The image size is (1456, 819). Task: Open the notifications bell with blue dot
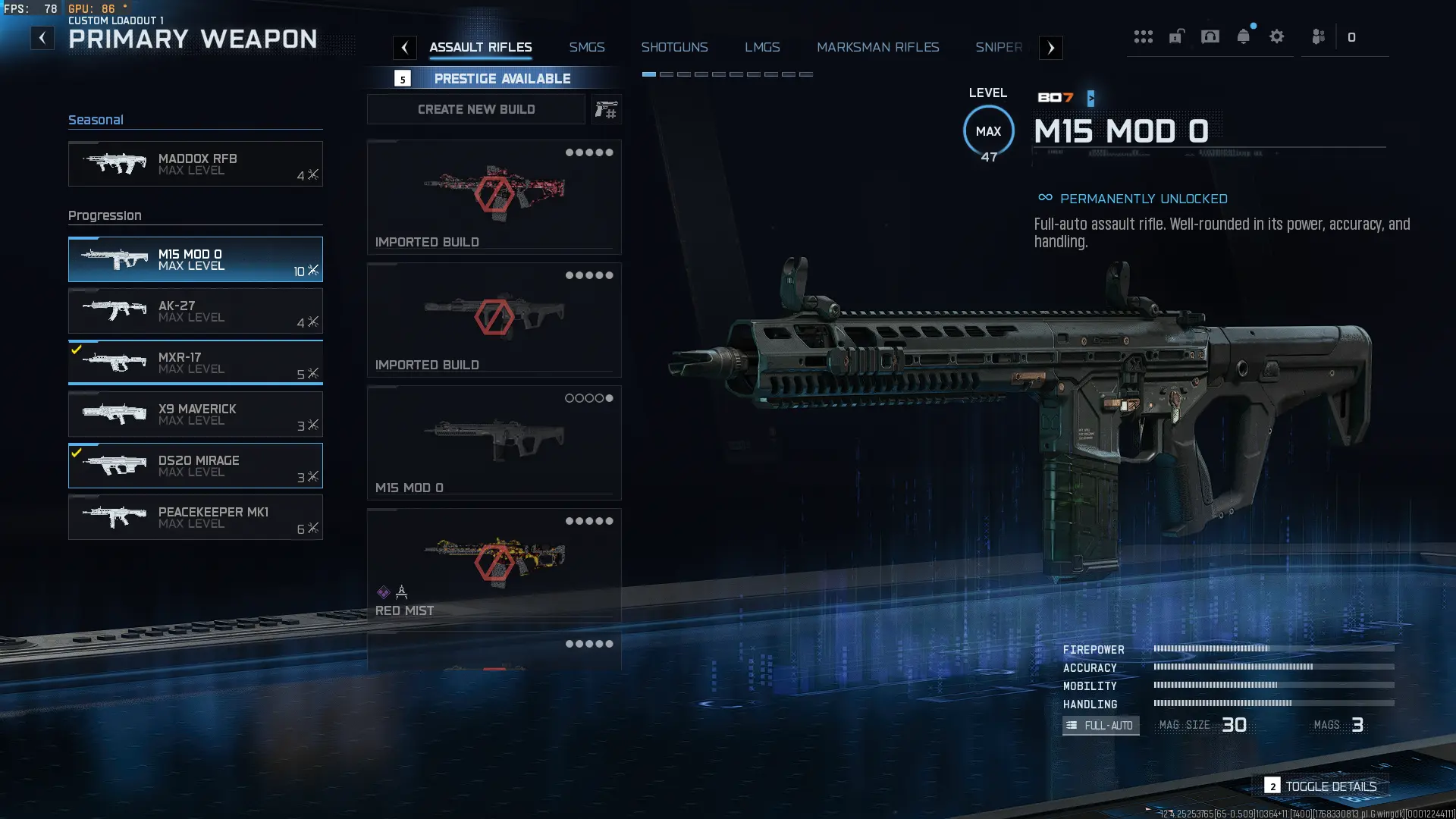coord(1243,36)
